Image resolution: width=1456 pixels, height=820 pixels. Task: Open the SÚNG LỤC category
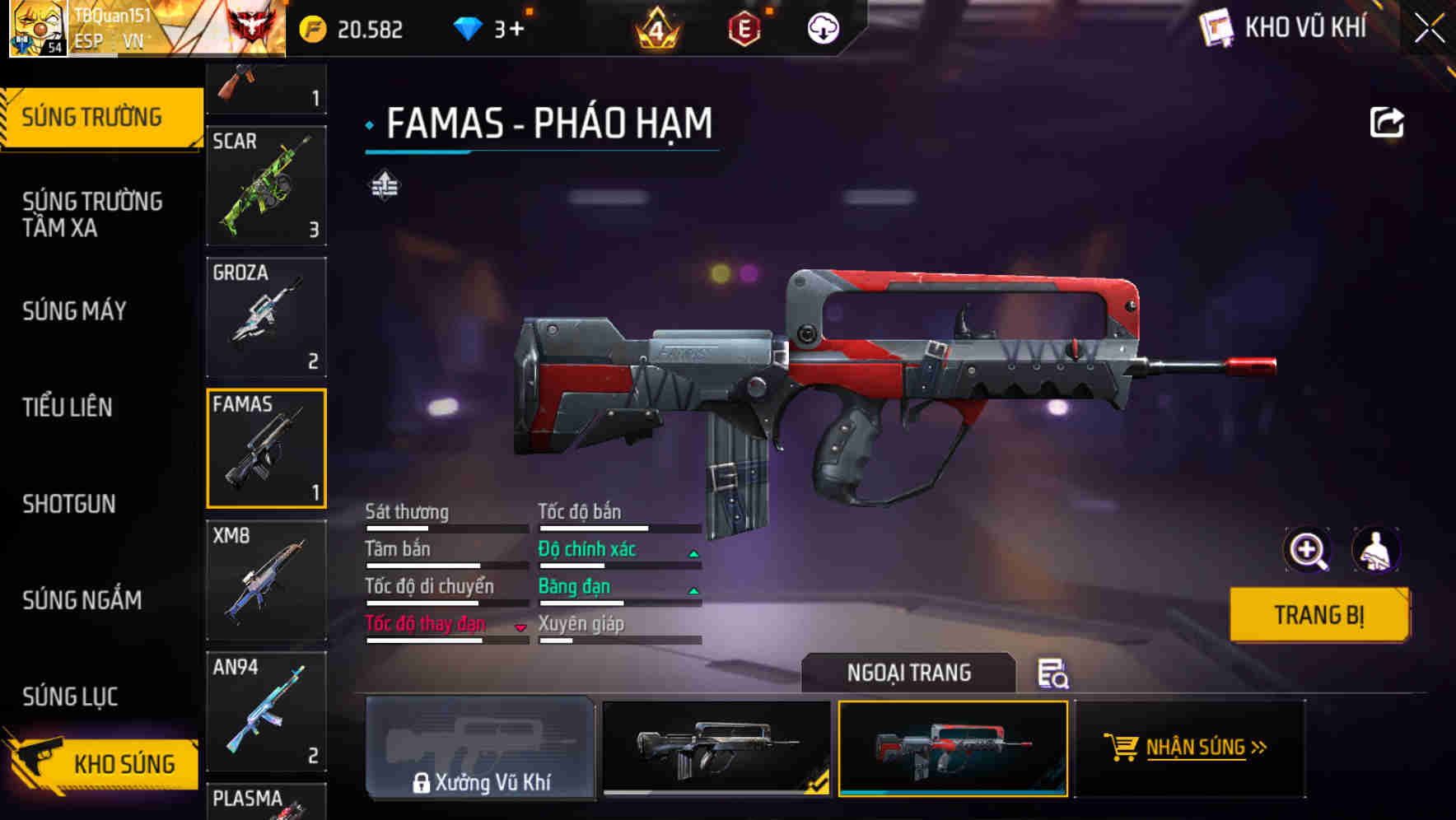coord(70,697)
